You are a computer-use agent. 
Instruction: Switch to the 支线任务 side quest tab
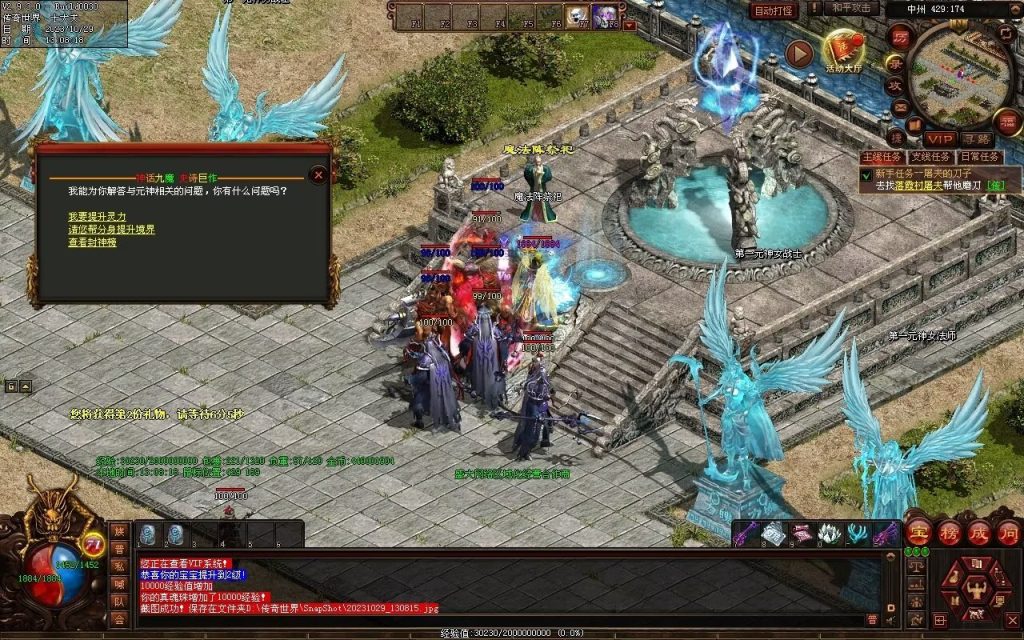(x=931, y=157)
